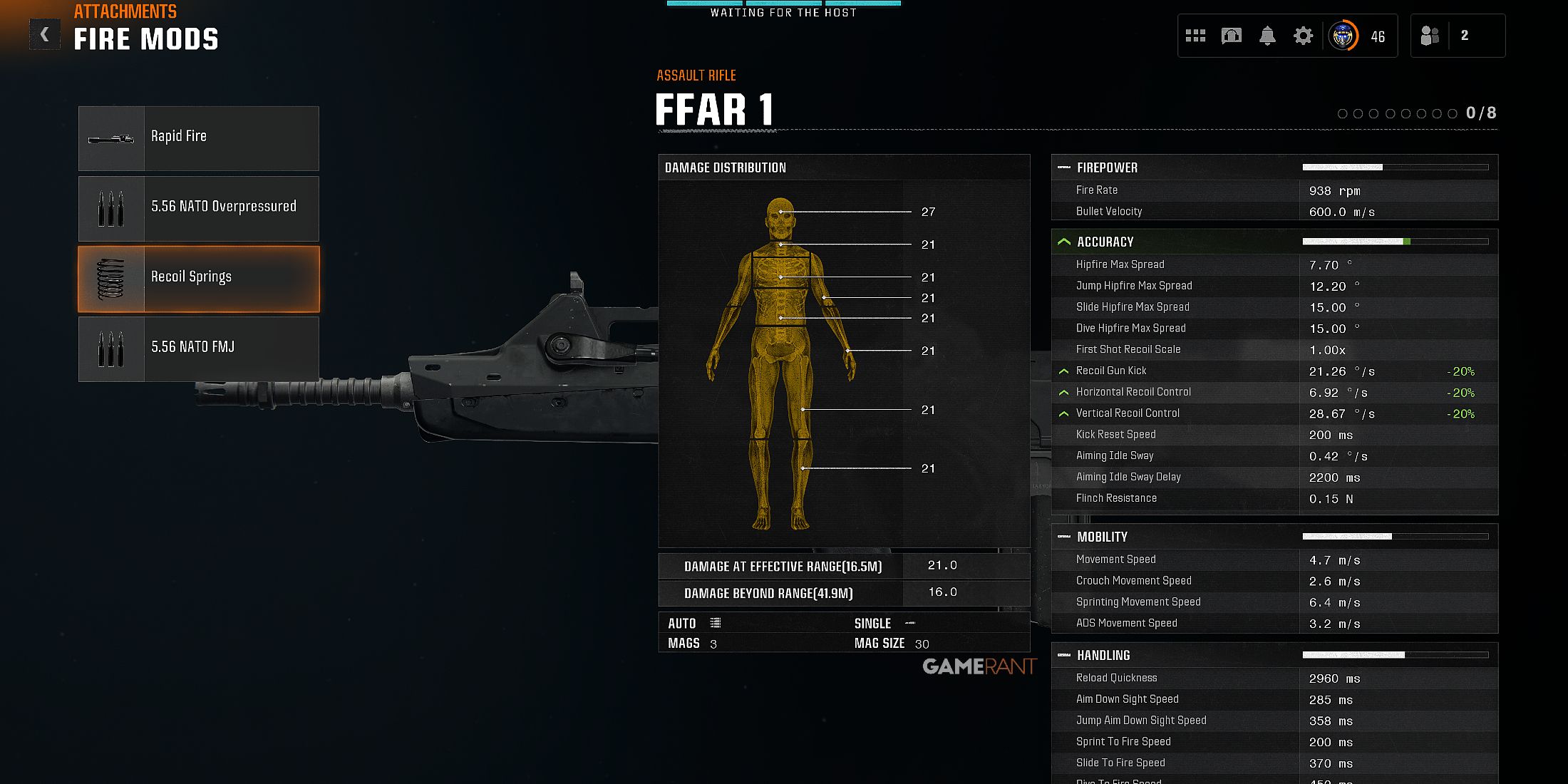Select the Single fire mode icon
This screenshot has width=1568, height=784.
pos(911,622)
